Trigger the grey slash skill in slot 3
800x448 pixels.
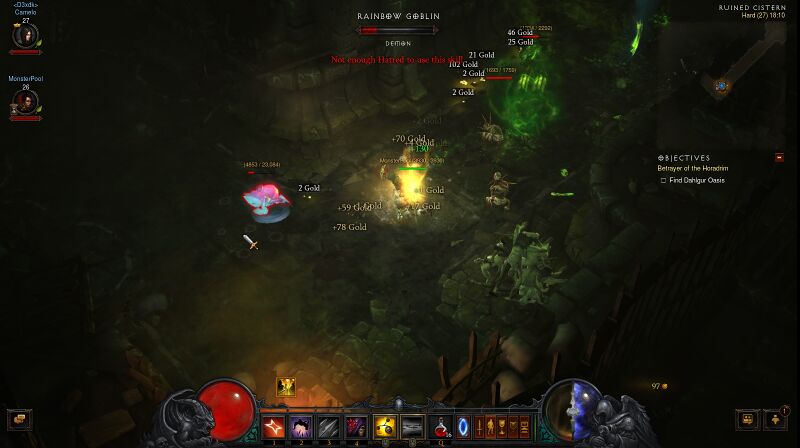tap(328, 427)
